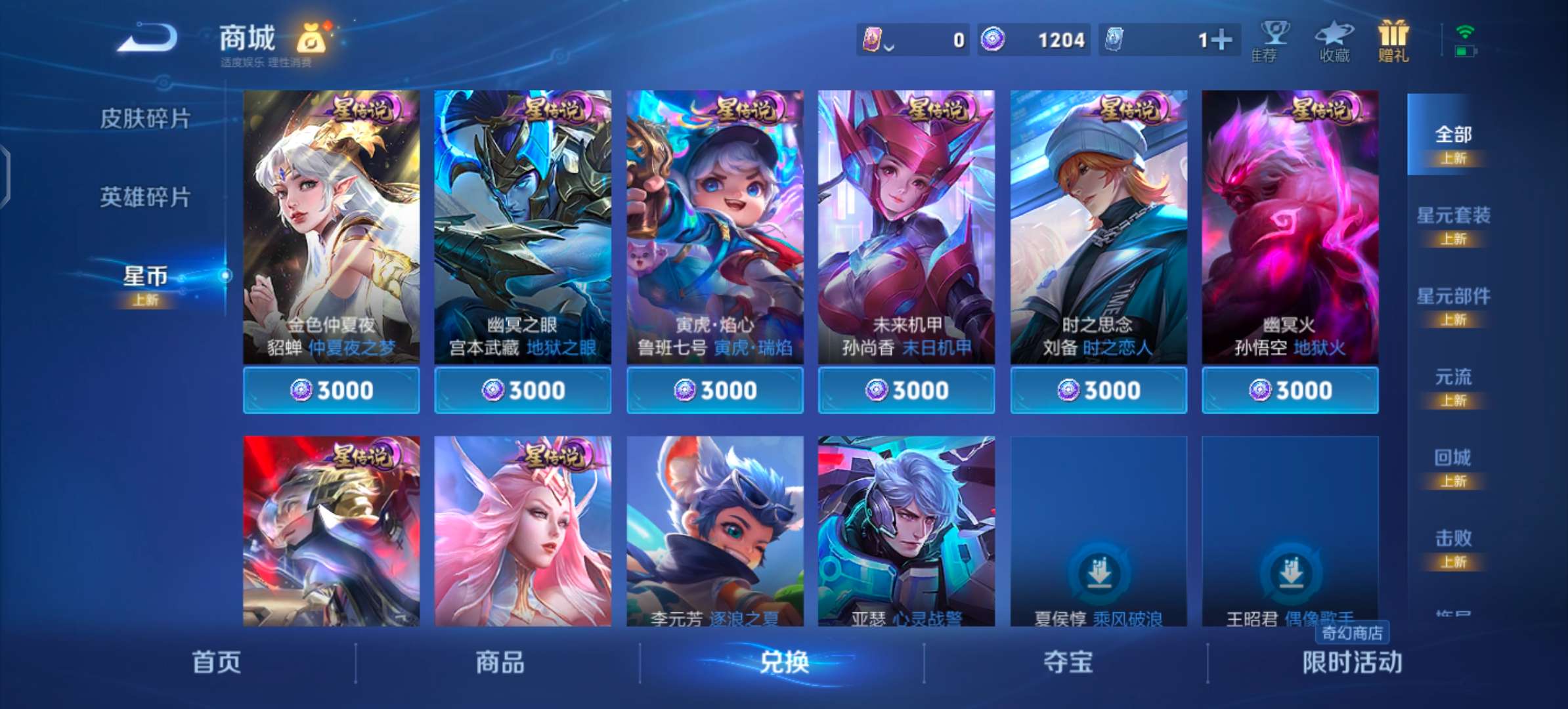Open the 收藏 favorites star icon
This screenshot has width=1568, height=709.
pyautogui.click(x=1334, y=39)
